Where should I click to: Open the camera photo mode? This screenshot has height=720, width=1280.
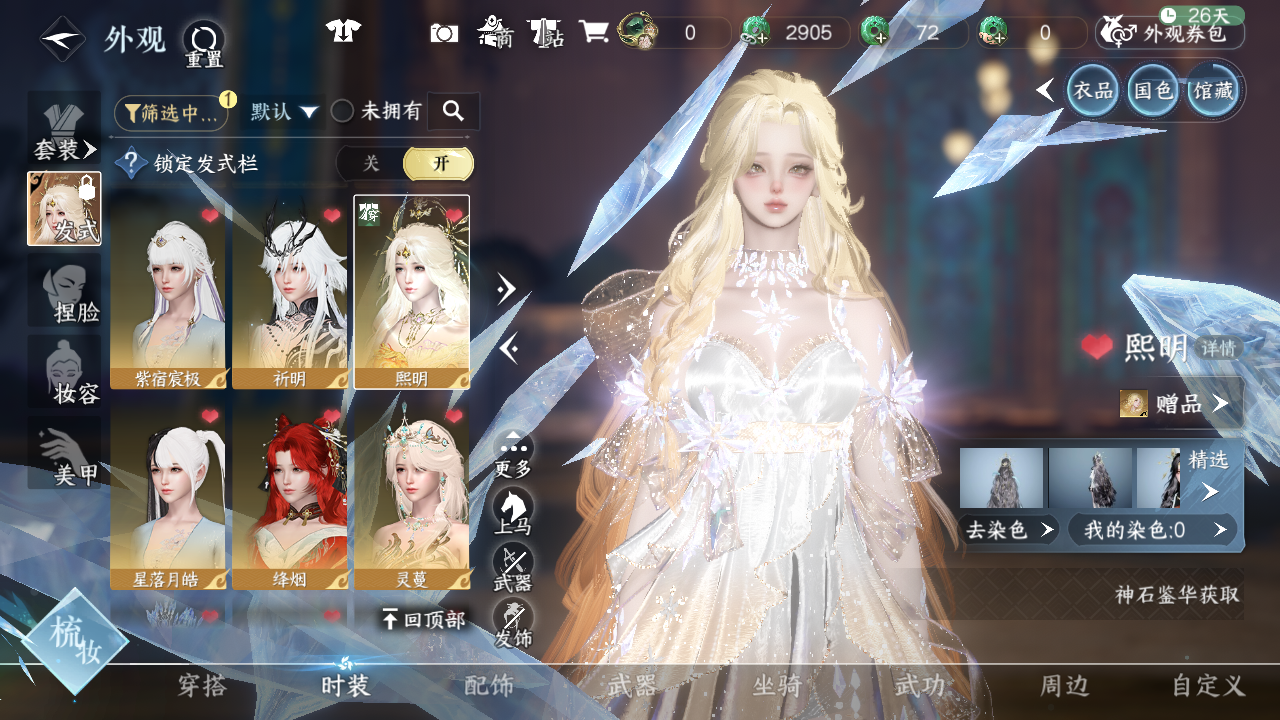coord(444,33)
